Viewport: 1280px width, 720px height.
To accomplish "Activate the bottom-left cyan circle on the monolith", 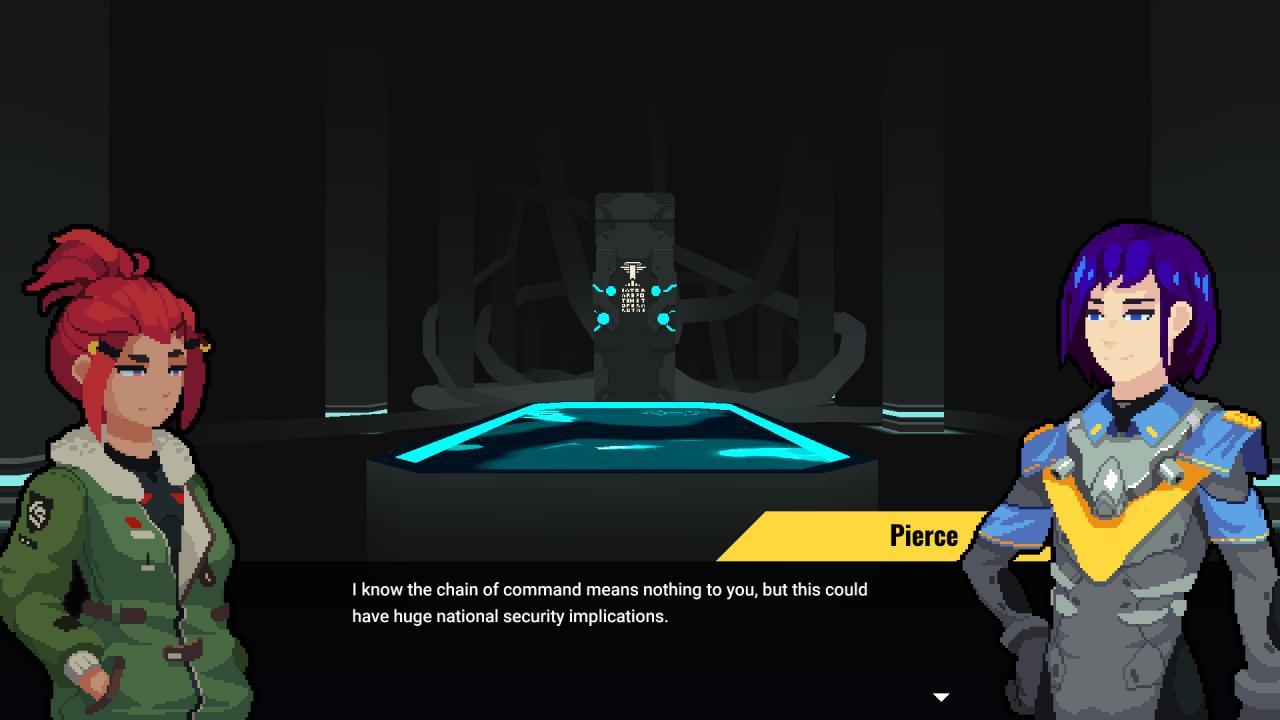I will [602, 317].
